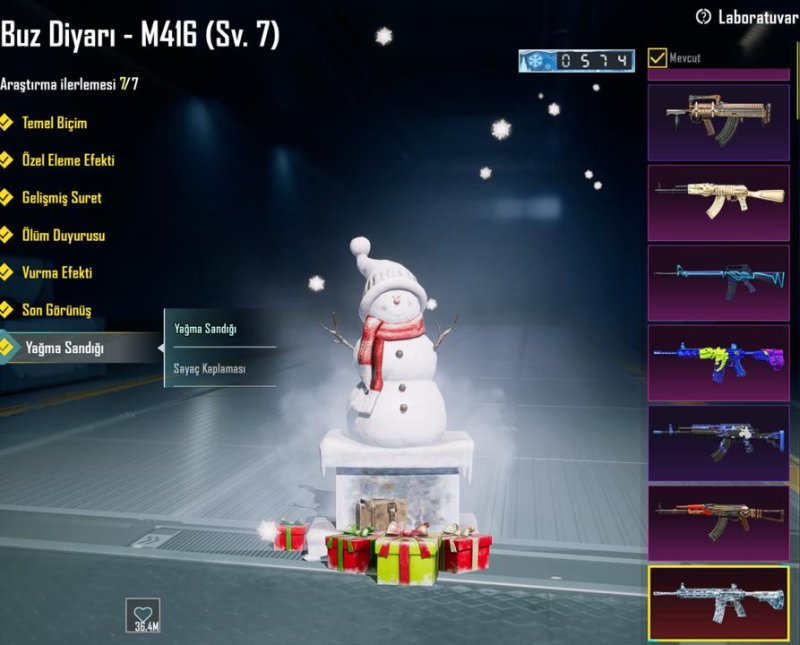This screenshot has height=645, width=800.
Task: Switch to the Sayaç Kaplaması sub-option
Action: click(212, 368)
